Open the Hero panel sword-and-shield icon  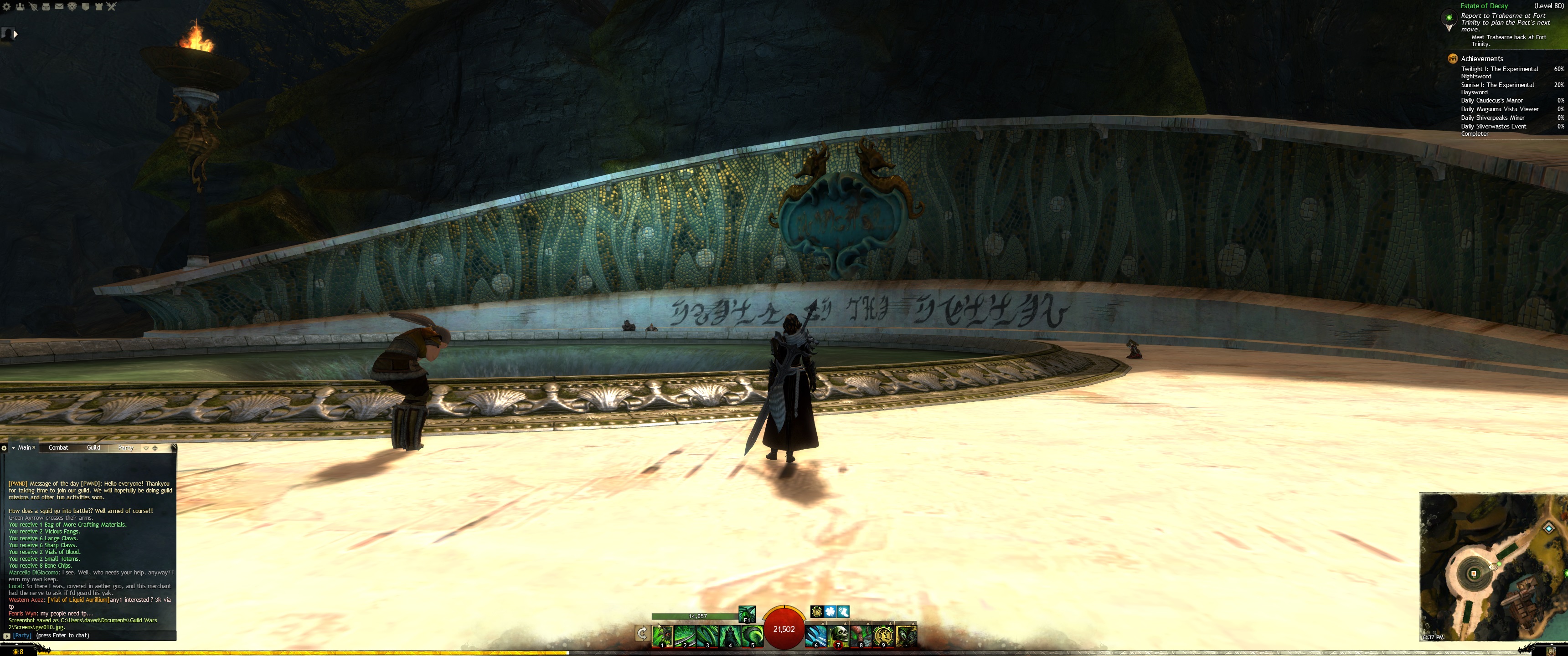click(x=33, y=7)
